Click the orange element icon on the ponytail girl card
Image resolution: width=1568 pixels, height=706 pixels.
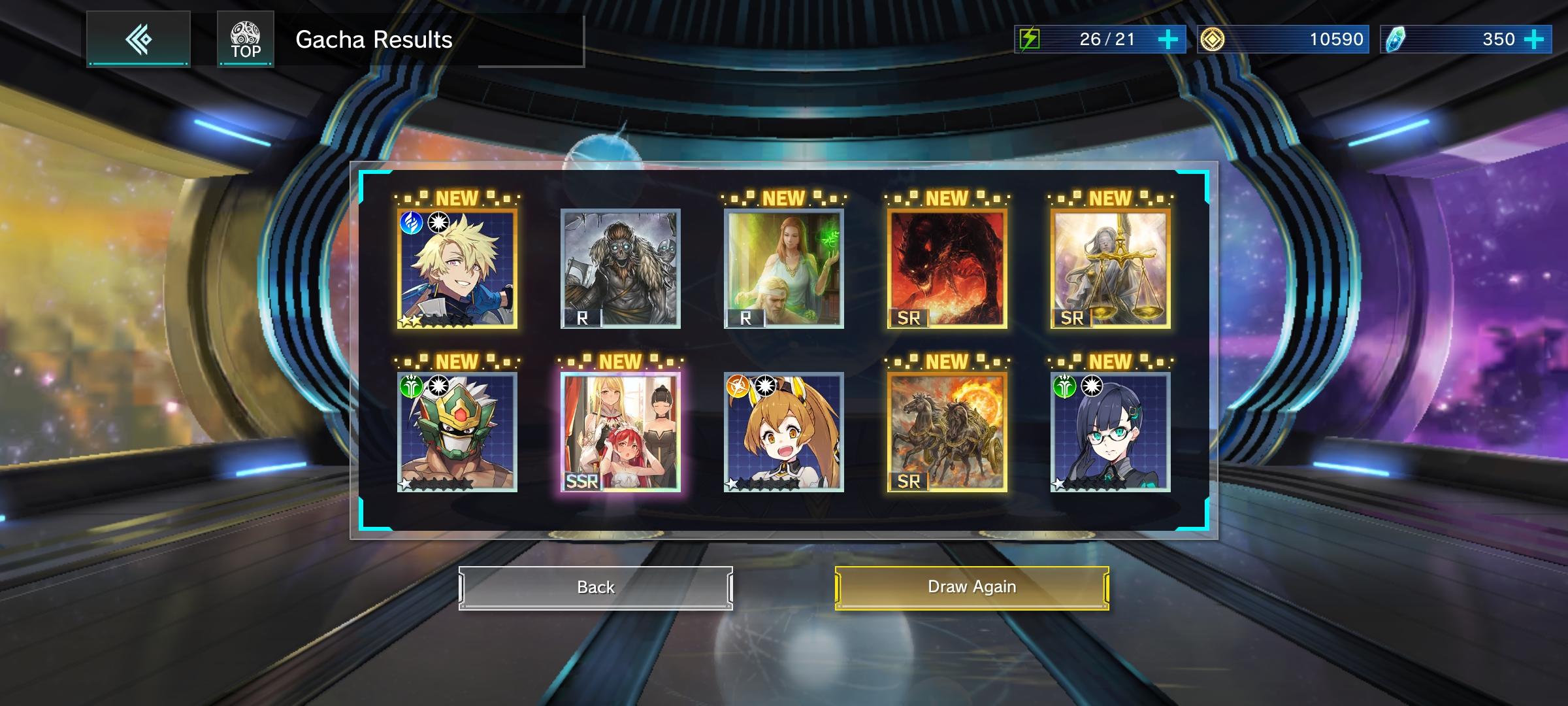point(739,386)
